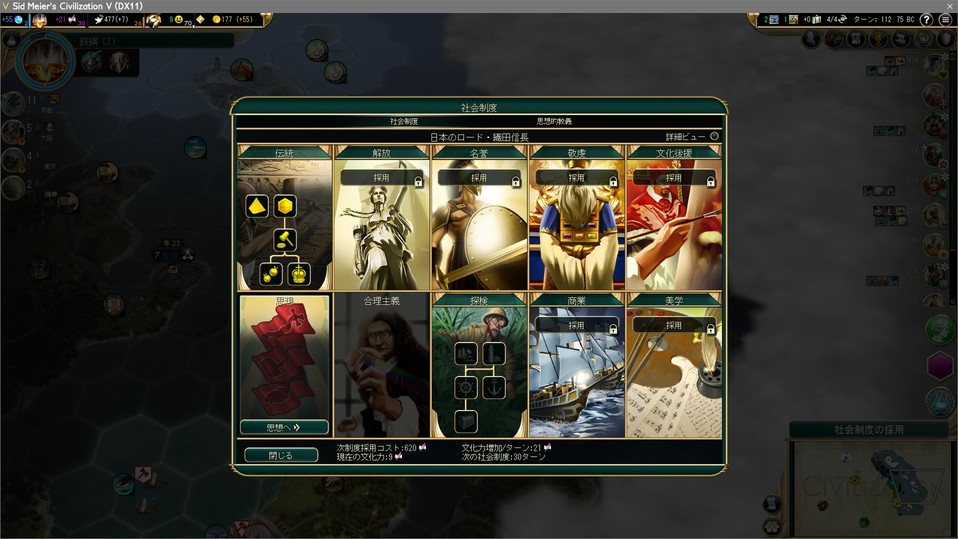This screenshot has width=958, height=539.
Task: Close the social policy screen with 閉じる
Action: tap(281, 455)
